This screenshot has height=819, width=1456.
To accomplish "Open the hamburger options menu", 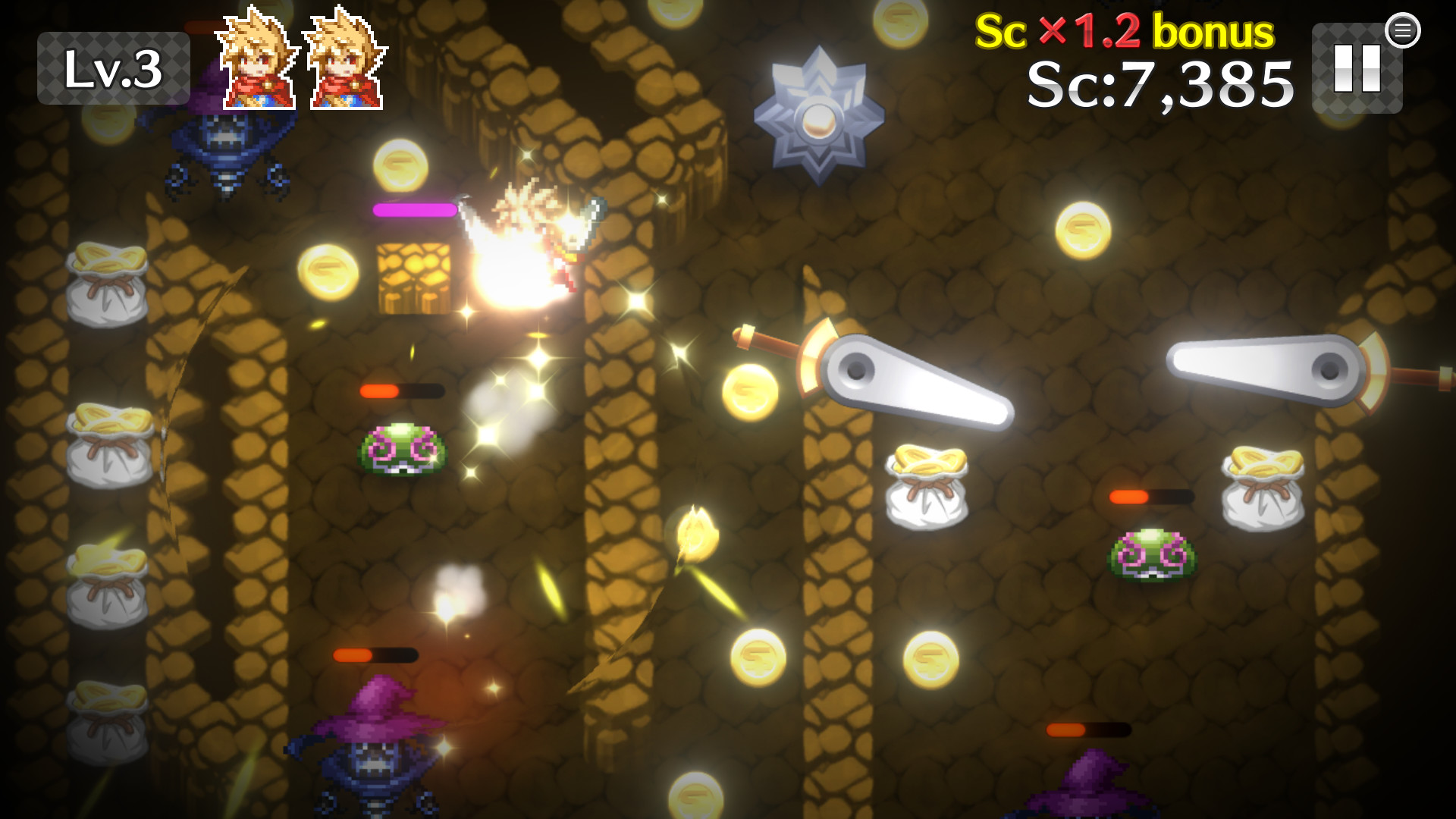I will point(1404,30).
